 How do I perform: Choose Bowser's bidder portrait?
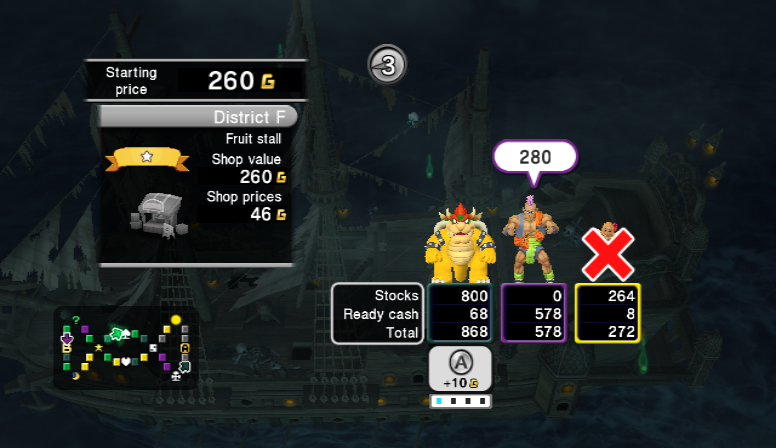pyautogui.click(x=458, y=244)
